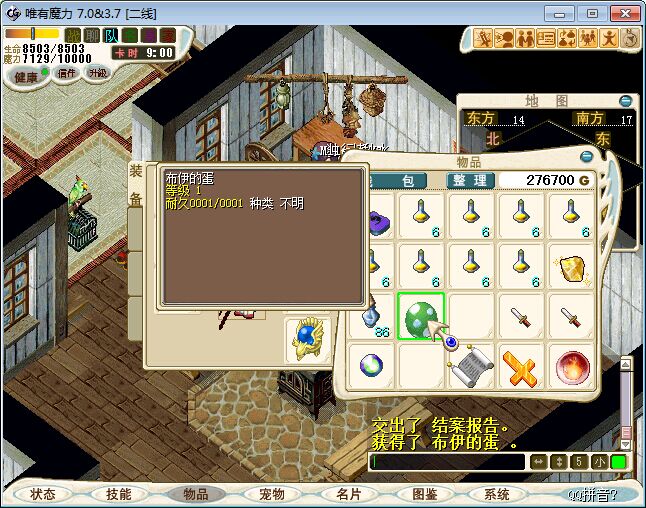Open the 宠物 (Pets) menu
Viewport: 646px width, 508px height.
point(271,494)
